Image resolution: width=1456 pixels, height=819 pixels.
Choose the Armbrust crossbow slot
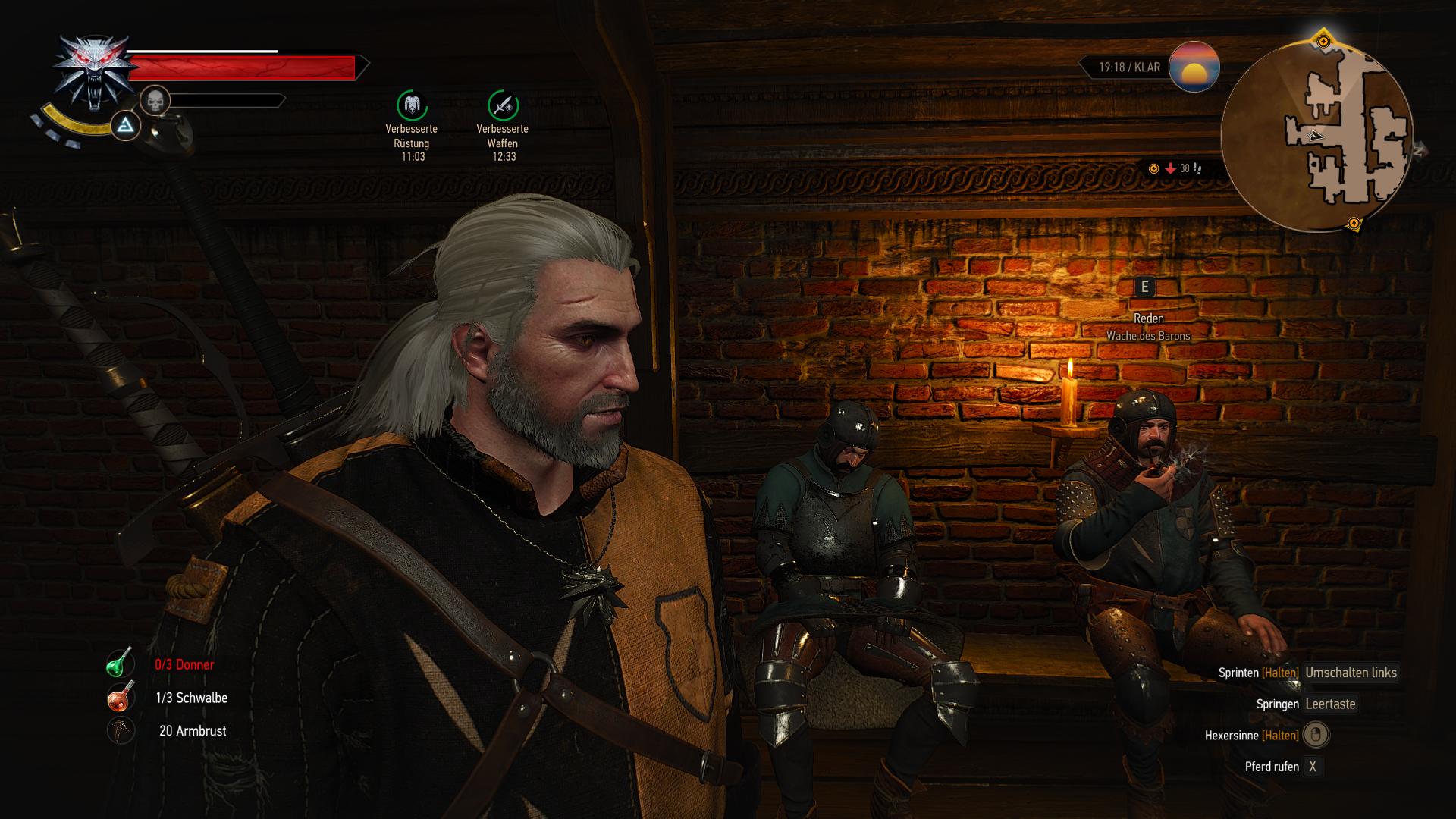point(120,731)
